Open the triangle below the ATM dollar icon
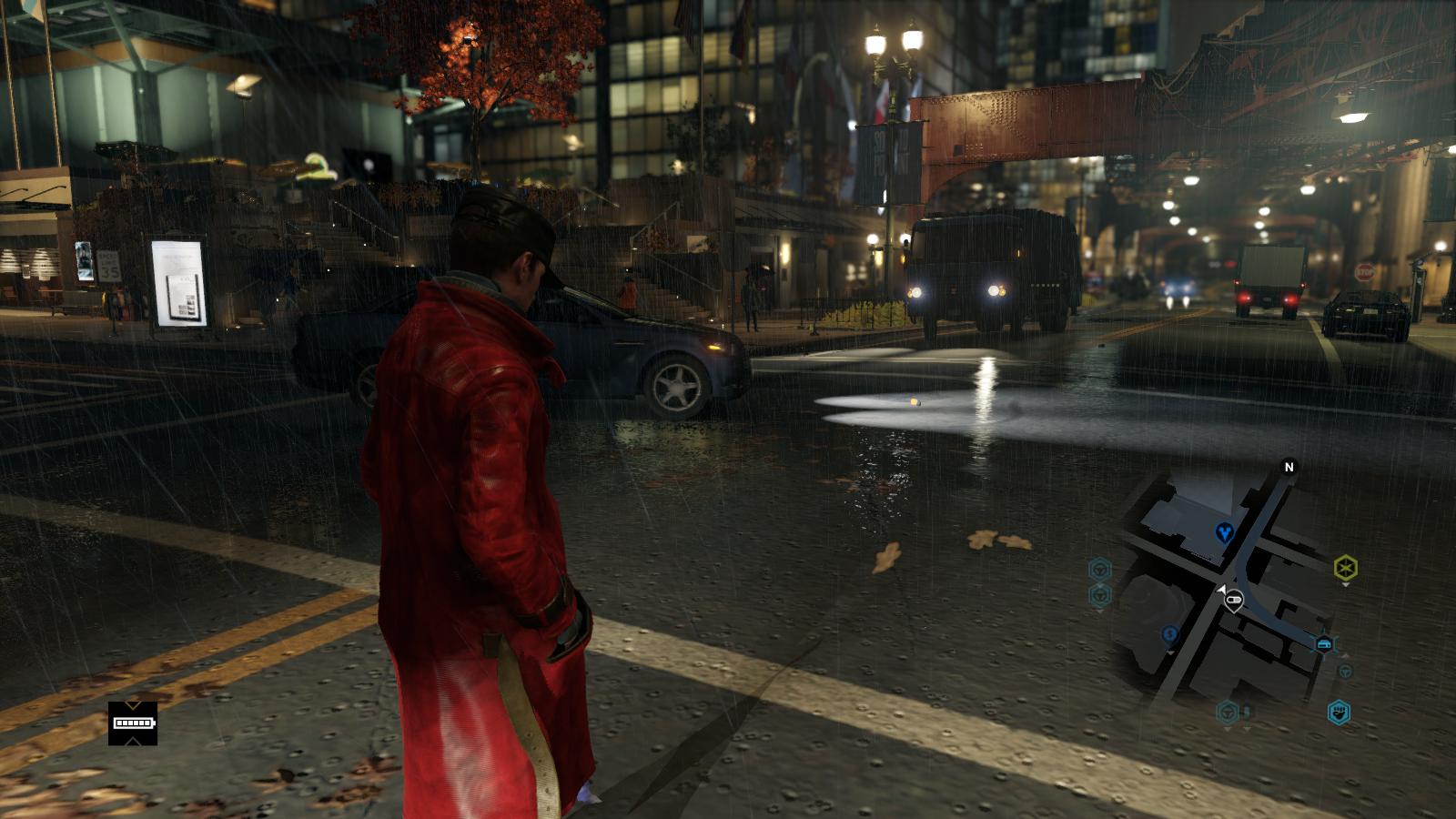Screen dimensions: 1456x819 coord(1170,652)
